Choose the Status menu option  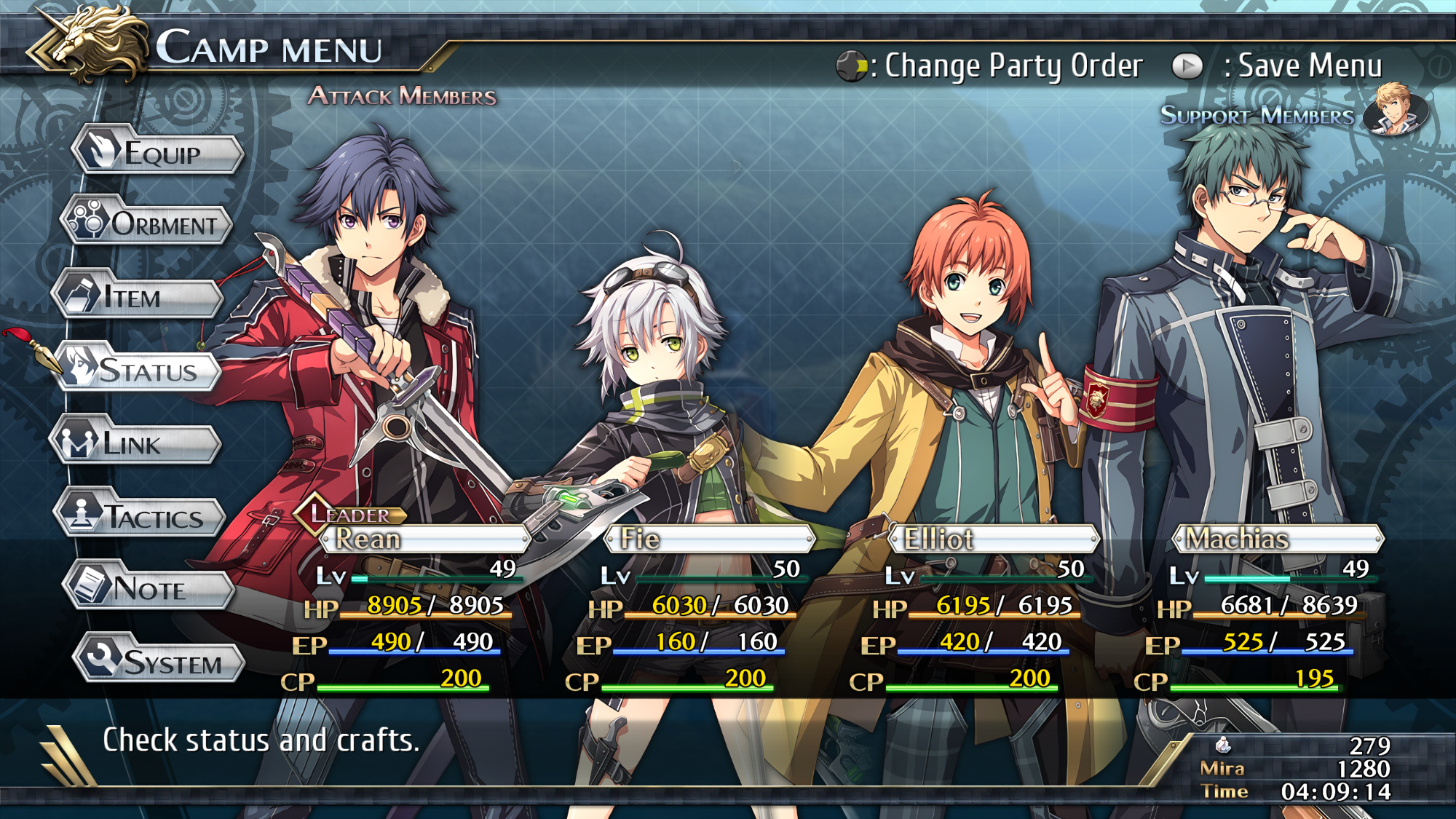coord(140,371)
